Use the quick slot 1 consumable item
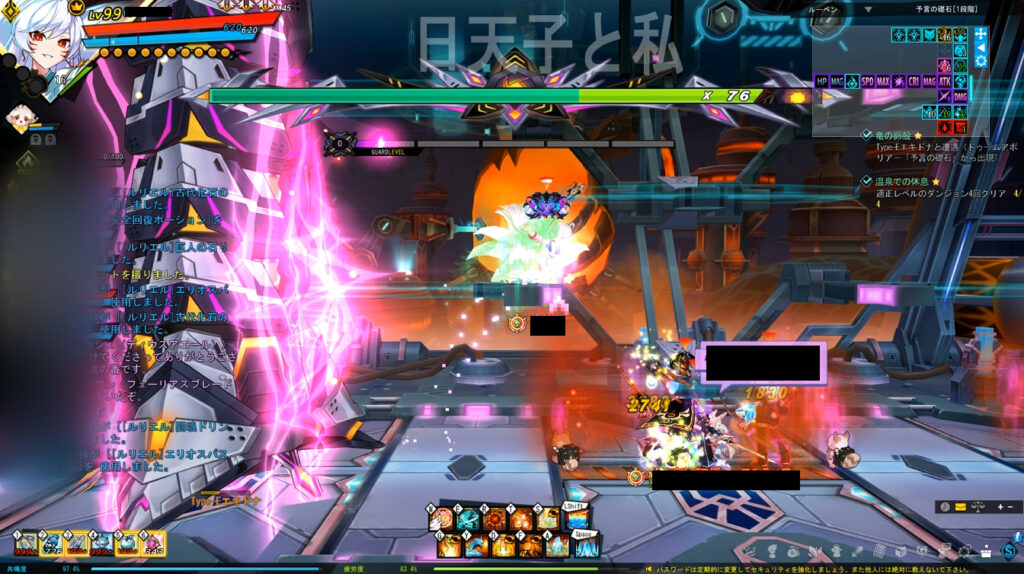 point(26,543)
